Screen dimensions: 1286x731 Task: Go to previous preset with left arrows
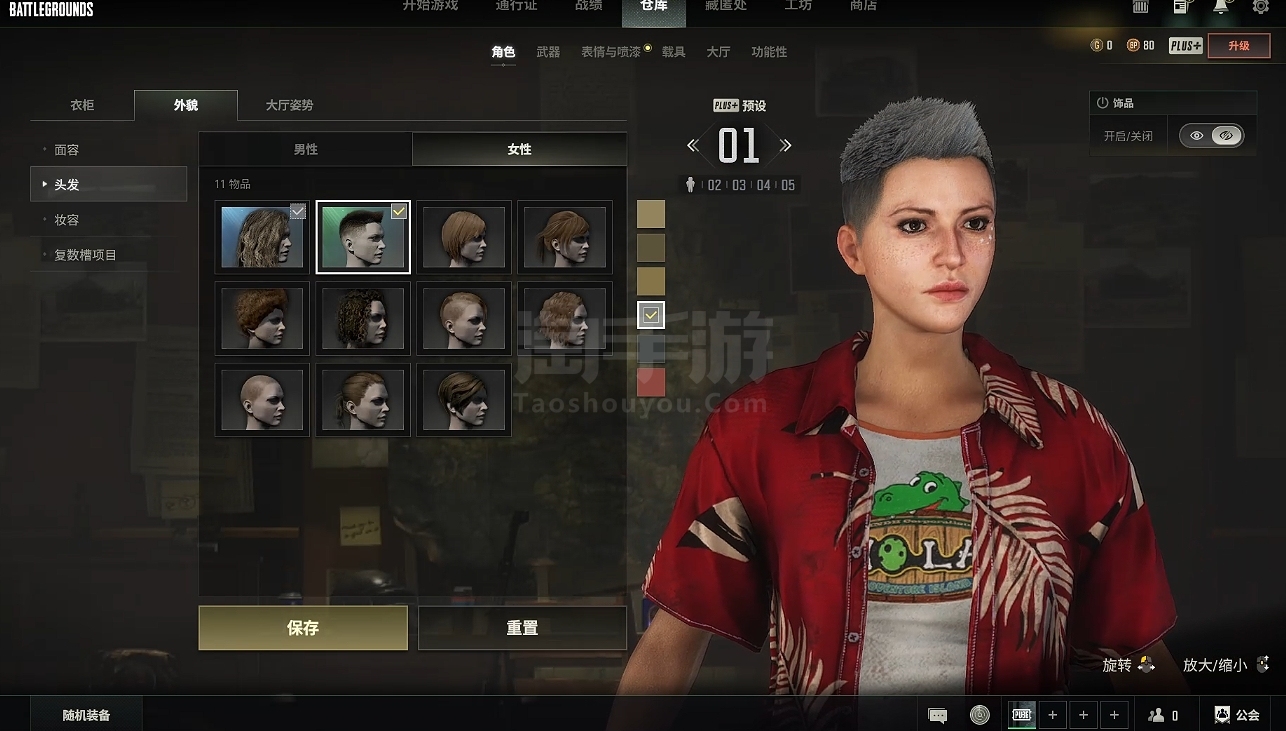point(693,146)
